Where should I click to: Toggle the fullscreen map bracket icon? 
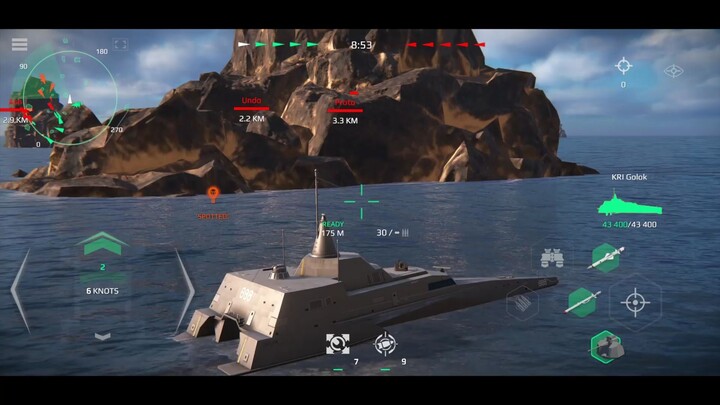point(121,44)
